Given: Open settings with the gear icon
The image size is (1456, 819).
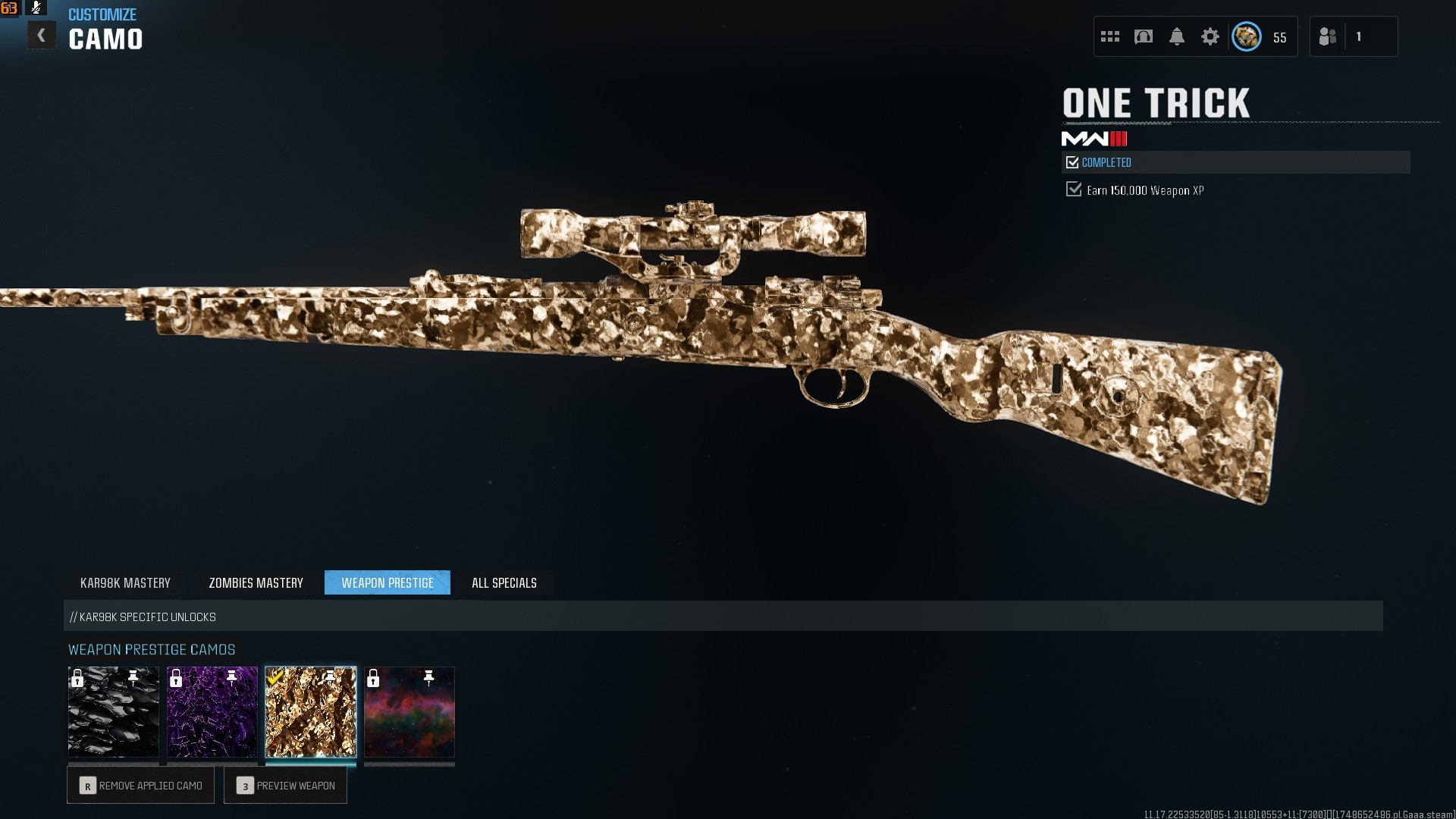Looking at the screenshot, I should (1210, 36).
